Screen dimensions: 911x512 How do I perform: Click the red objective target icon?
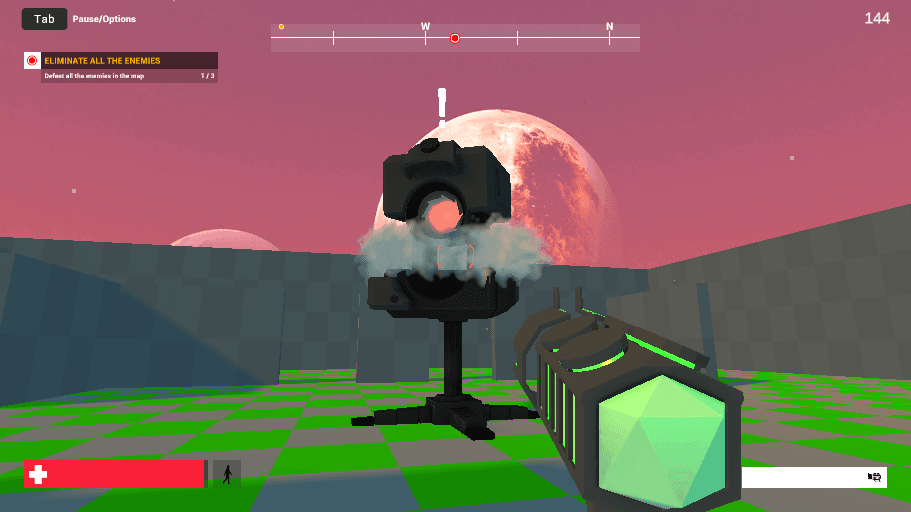(x=32, y=61)
